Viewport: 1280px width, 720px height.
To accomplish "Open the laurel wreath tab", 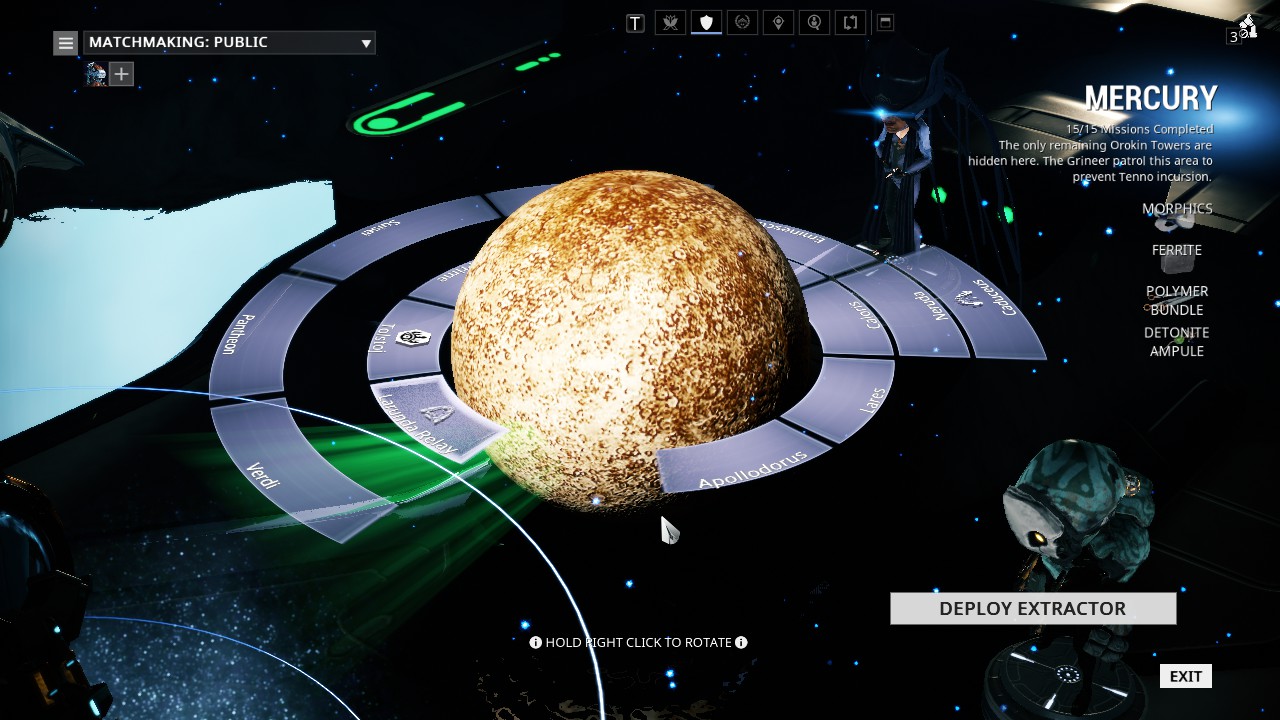I will pyautogui.click(x=742, y=22).
